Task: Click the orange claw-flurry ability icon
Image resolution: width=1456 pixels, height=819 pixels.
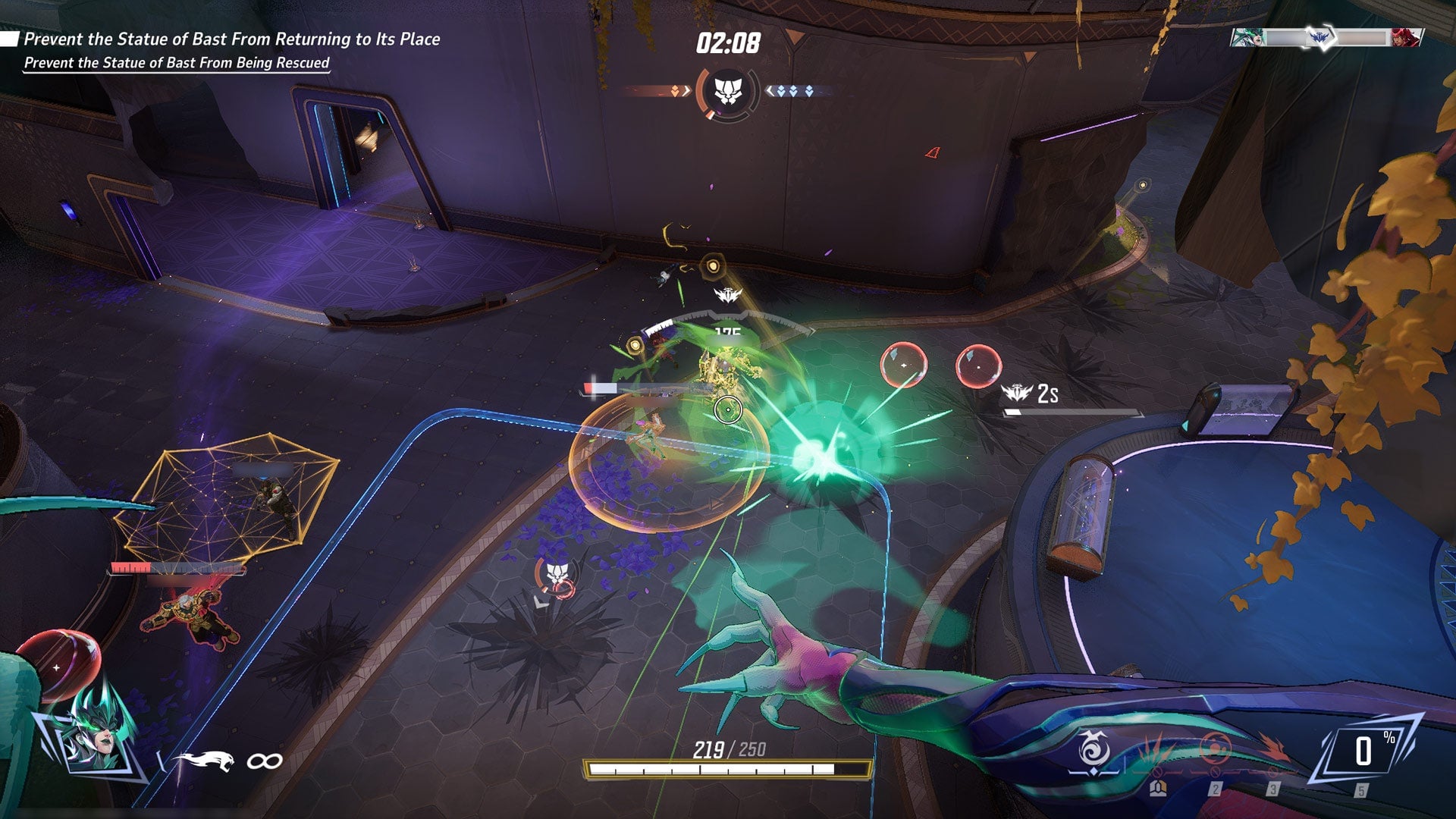Action: (x=1153, y=748)
